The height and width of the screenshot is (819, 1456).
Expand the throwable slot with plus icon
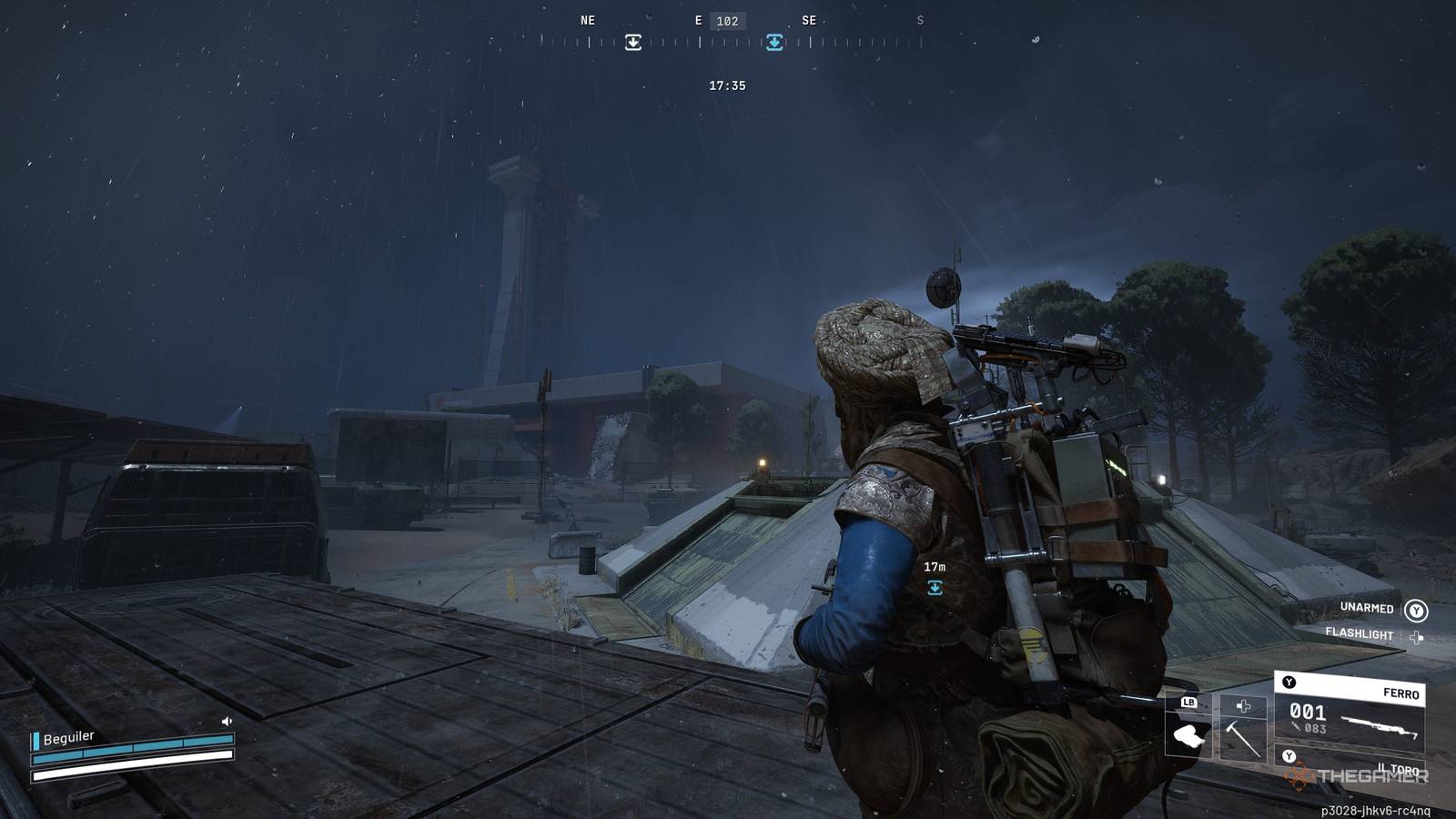pyautogui.click(x=1243, y=707)
